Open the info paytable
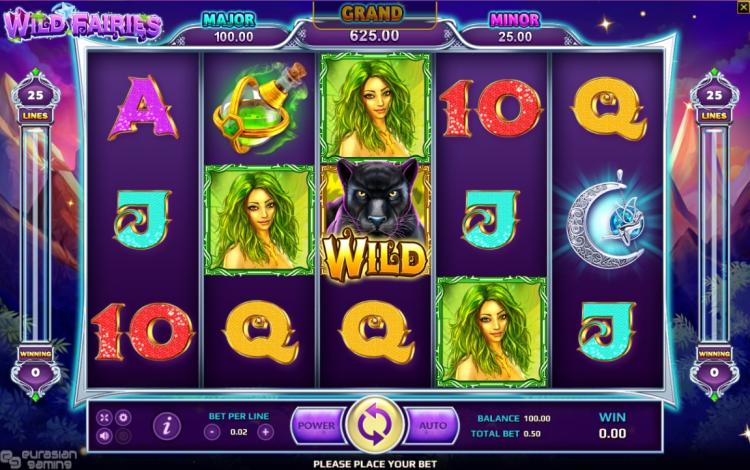 click(x=167, y=426)
